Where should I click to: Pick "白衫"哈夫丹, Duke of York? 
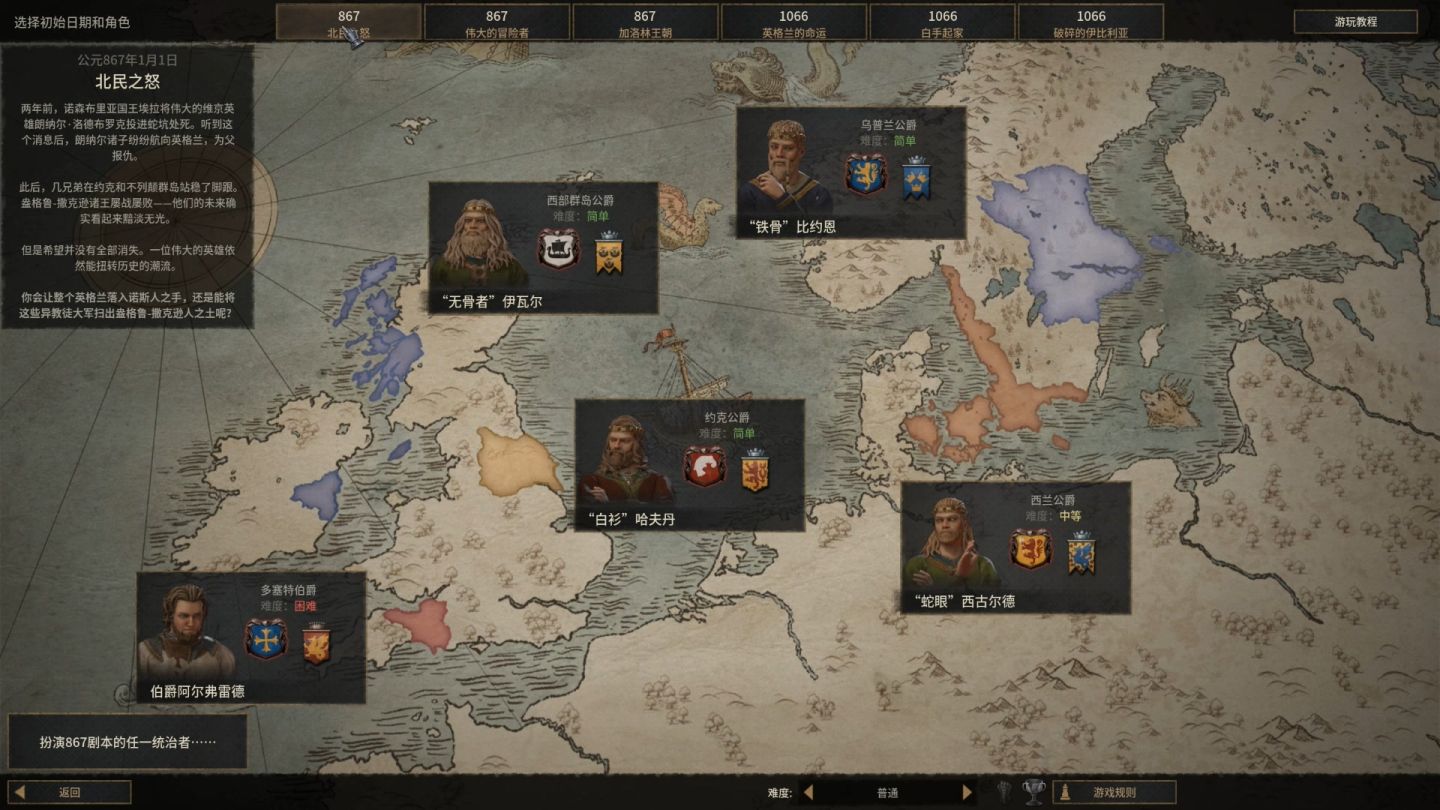[x=689, y=465]
